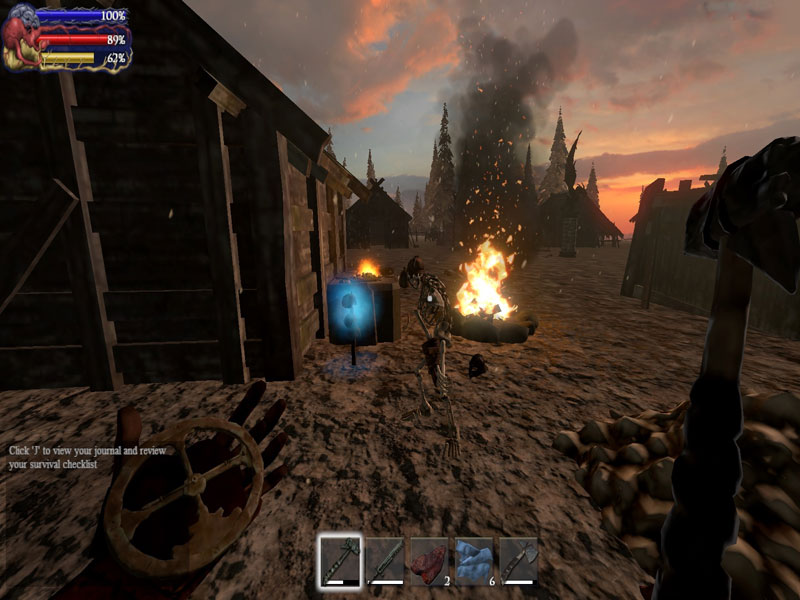Select the highlighted hammer hotbar slot
The width and height of the screenshot is (800, 600).
coord(340,560)
